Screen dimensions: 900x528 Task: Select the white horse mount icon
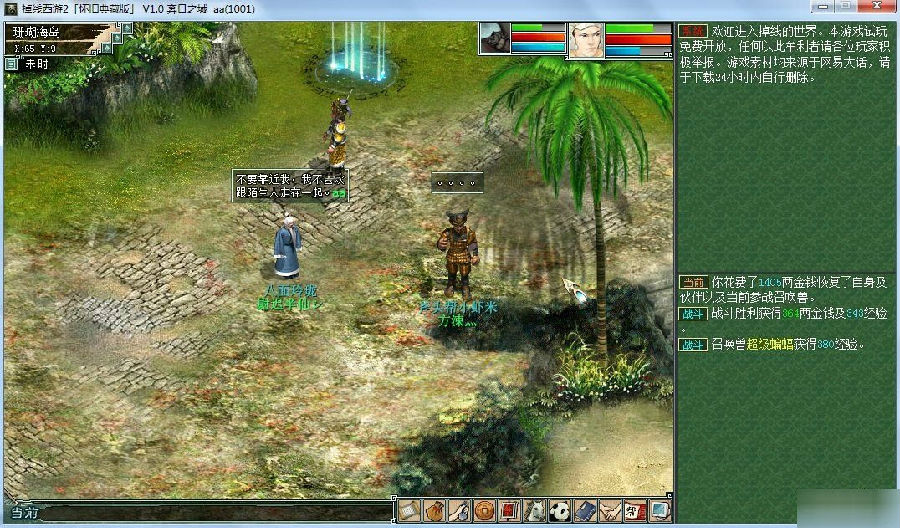click(535, 510)
